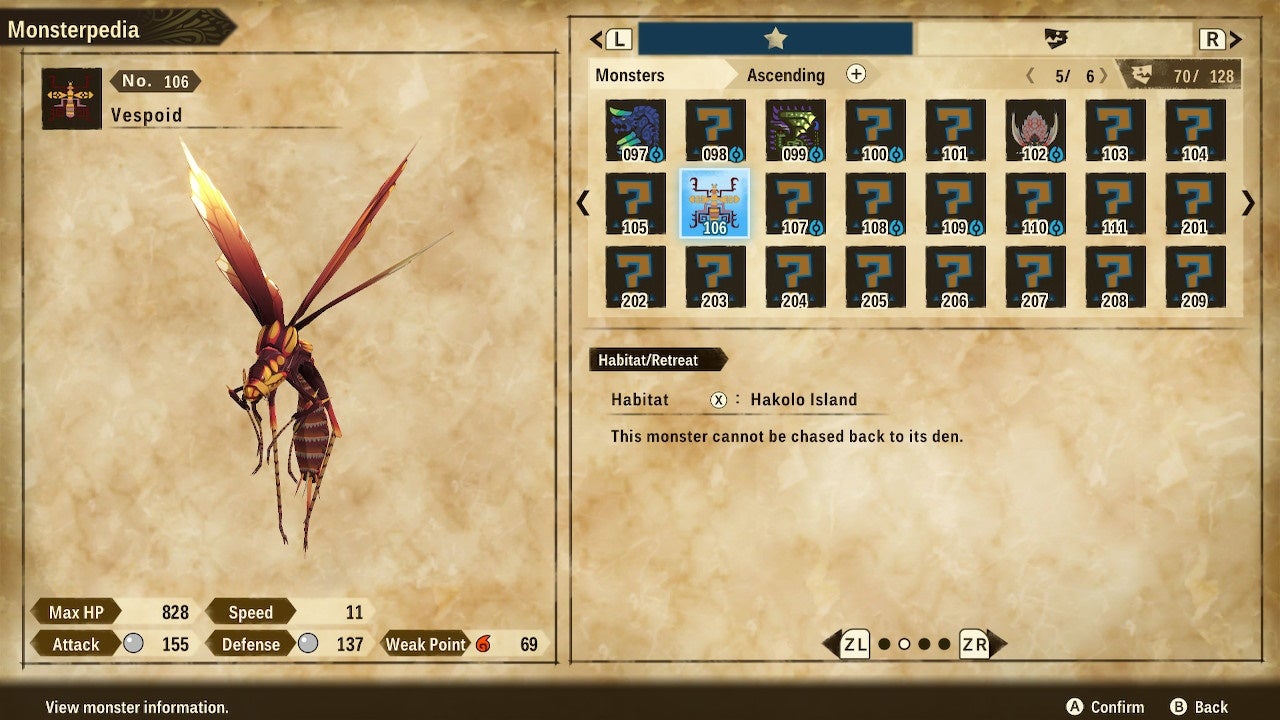Viewport: 1280px width, 720px height.
Task: Change the Ascending sort order
Action: point(786,75)
